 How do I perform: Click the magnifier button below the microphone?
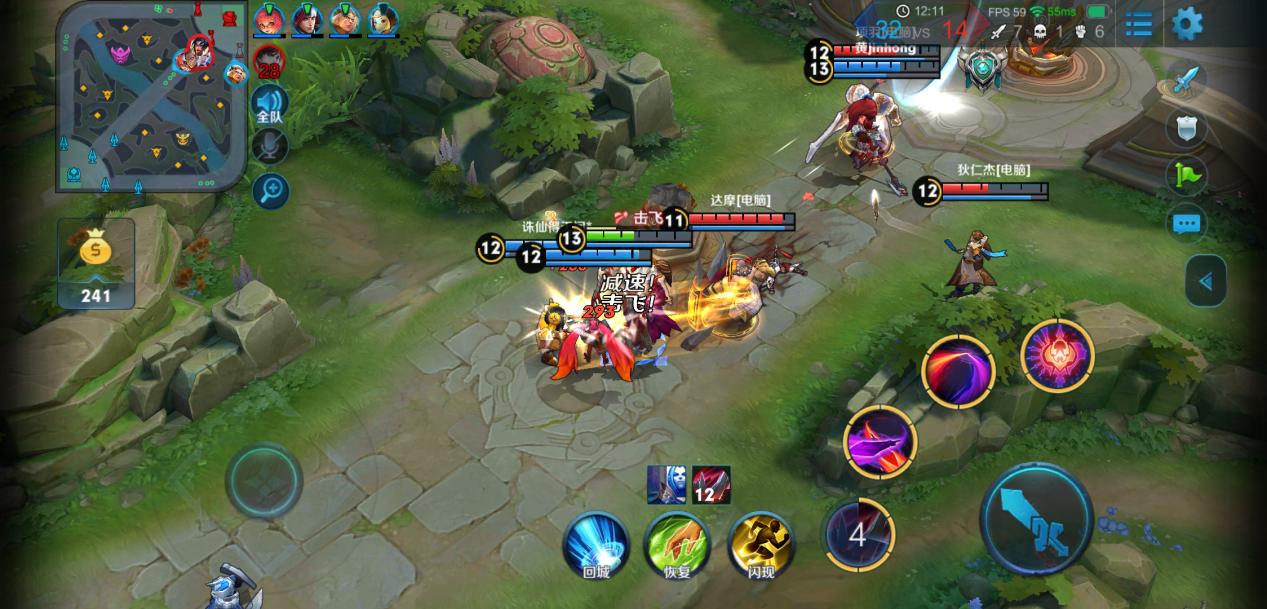tap(269, 190)
